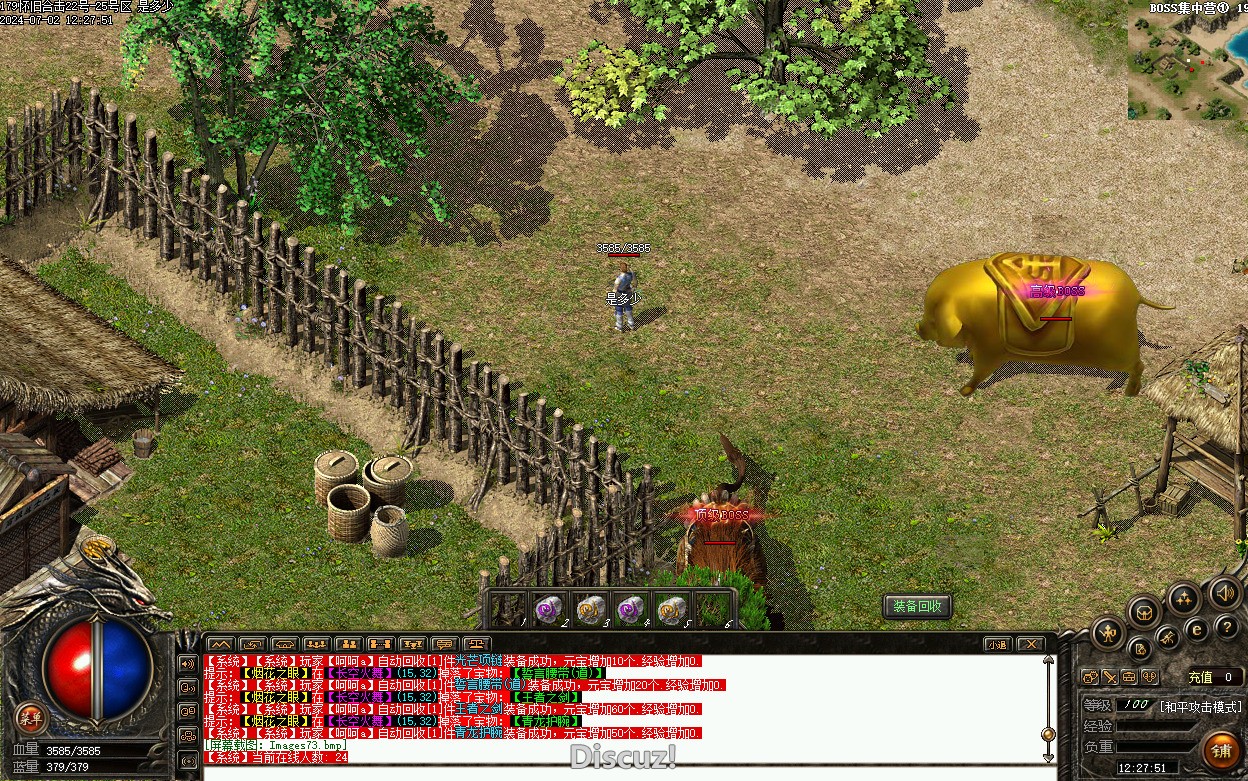Click the speech bubble chat toolbar button

point(445,644)
